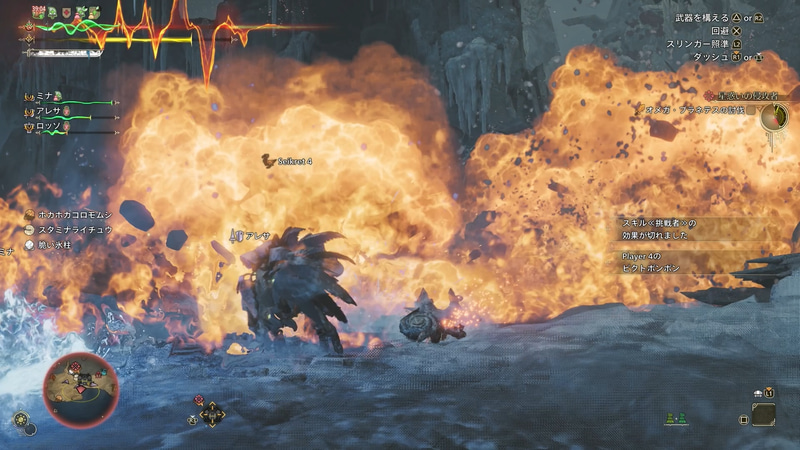The height and width of the screenshot is (450, 800).
Task: Select party member アレサ in the list
Action: (x=50, y=111)
